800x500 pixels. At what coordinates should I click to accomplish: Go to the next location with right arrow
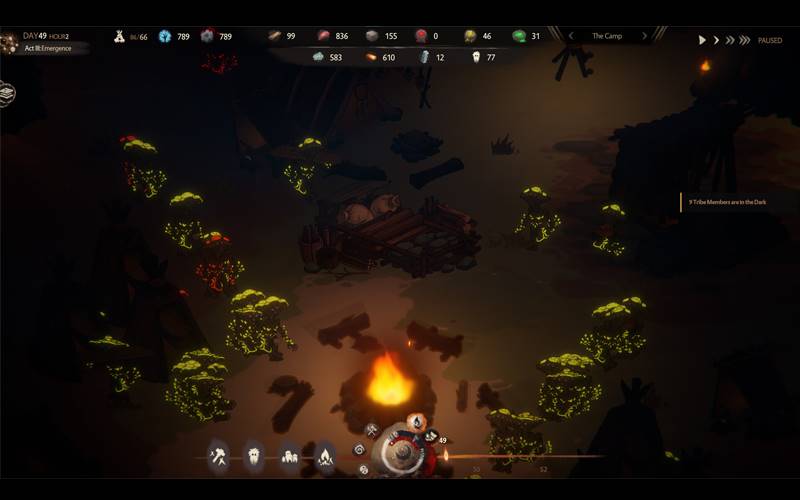coord(645,36)
